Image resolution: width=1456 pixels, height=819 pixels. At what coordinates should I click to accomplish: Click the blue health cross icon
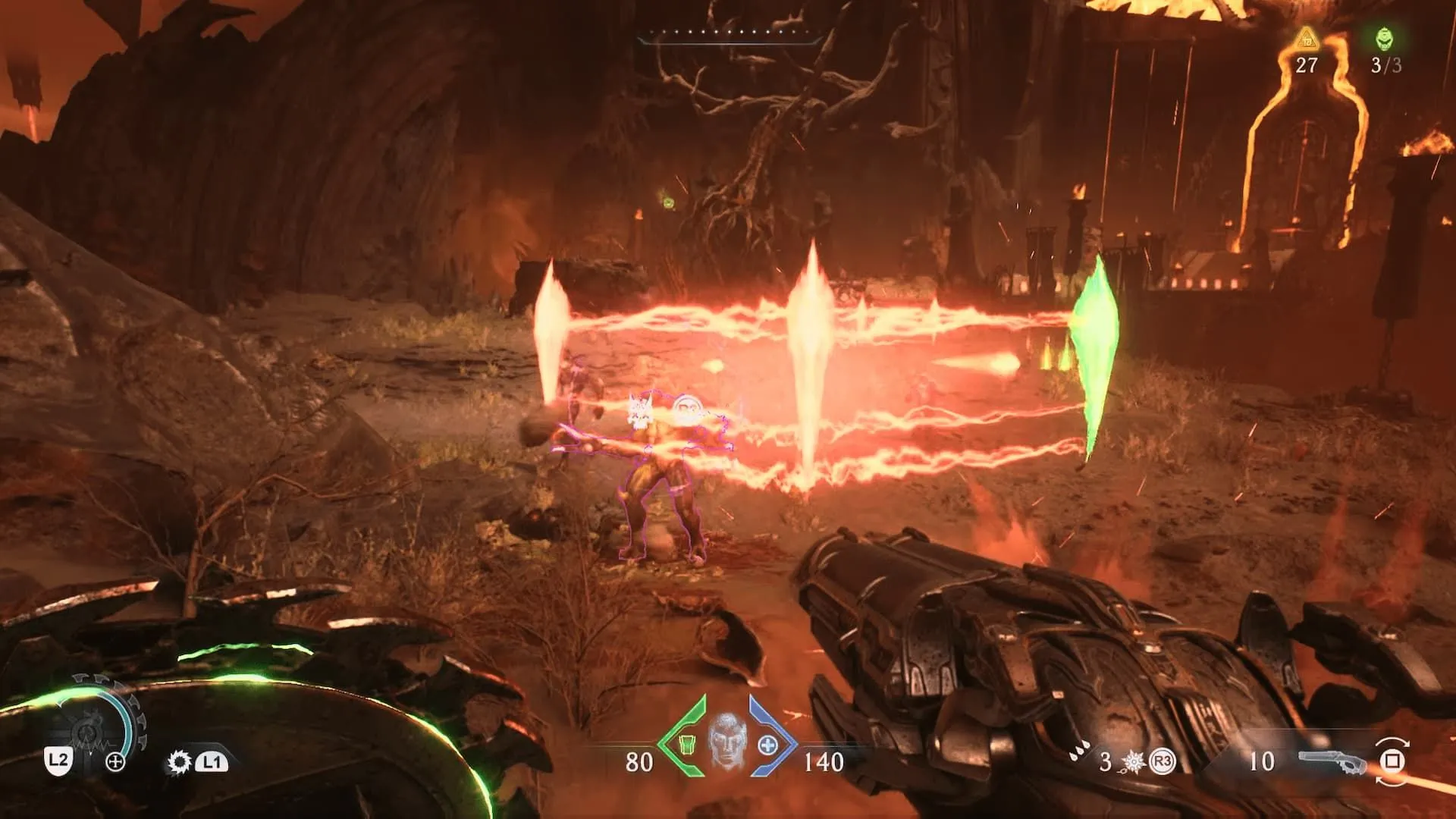click(x=767, y=745)
